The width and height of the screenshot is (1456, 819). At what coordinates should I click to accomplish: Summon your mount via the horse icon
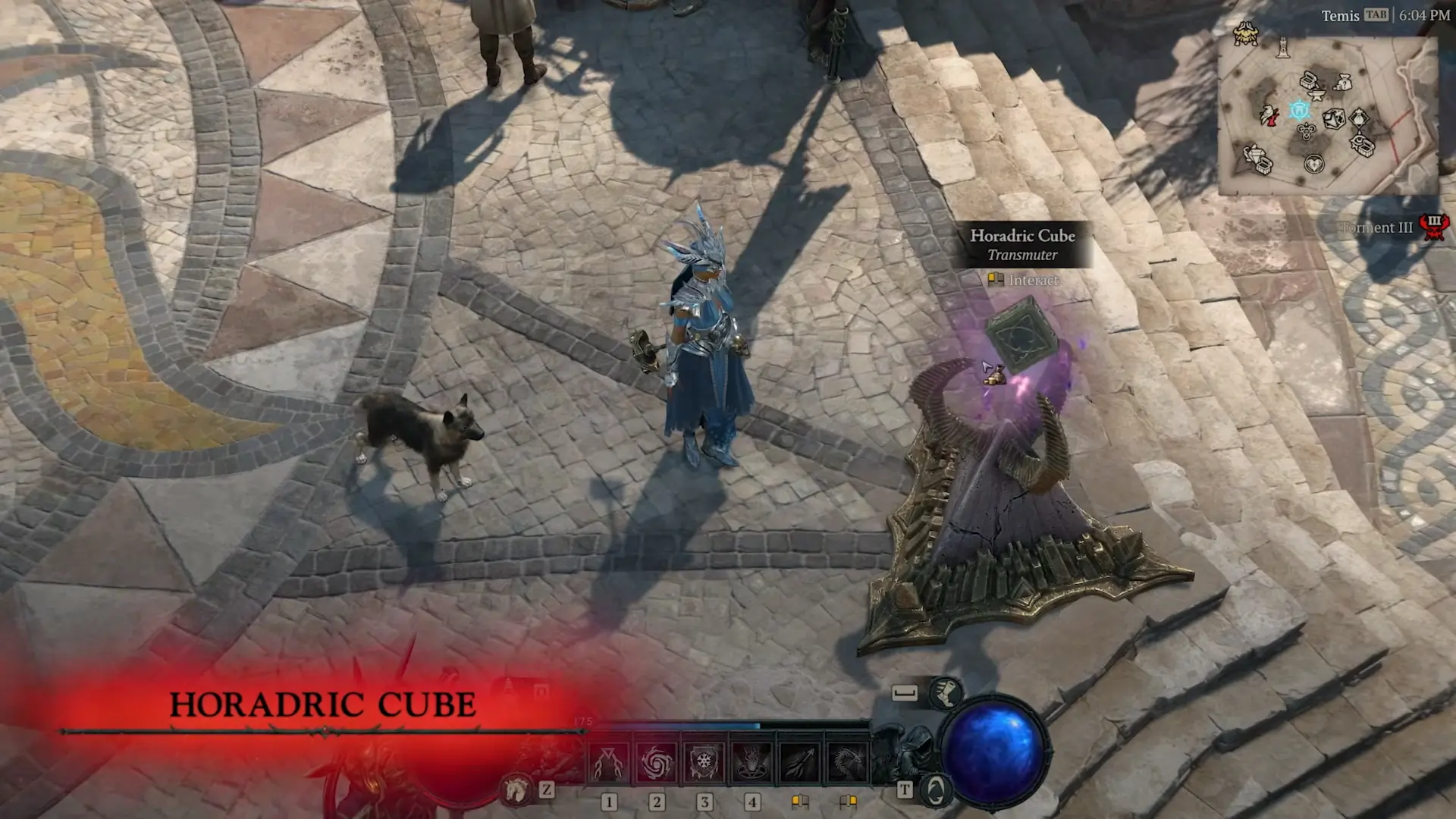[x=516, y=789]
